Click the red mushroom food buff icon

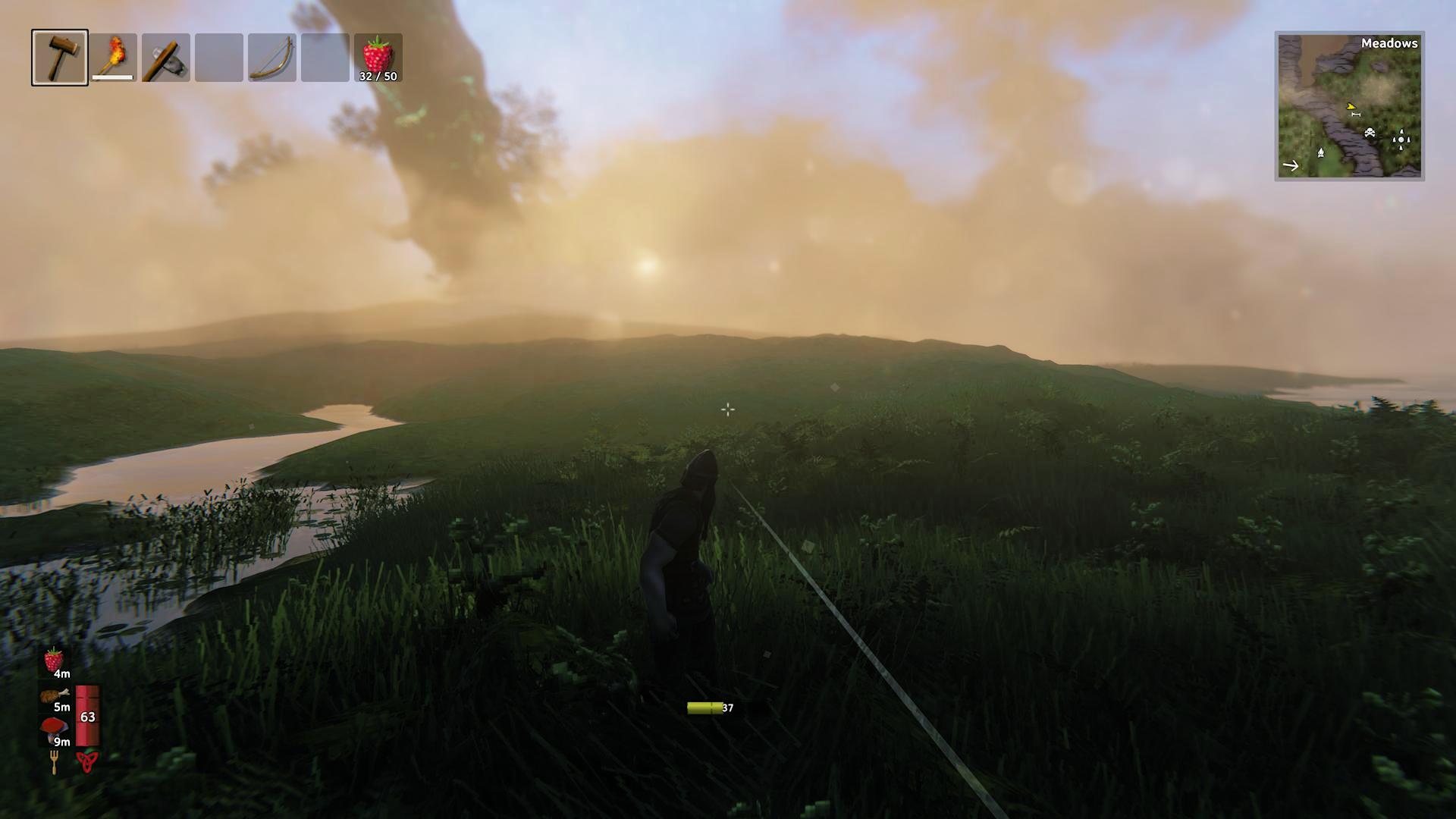(54, 729)
